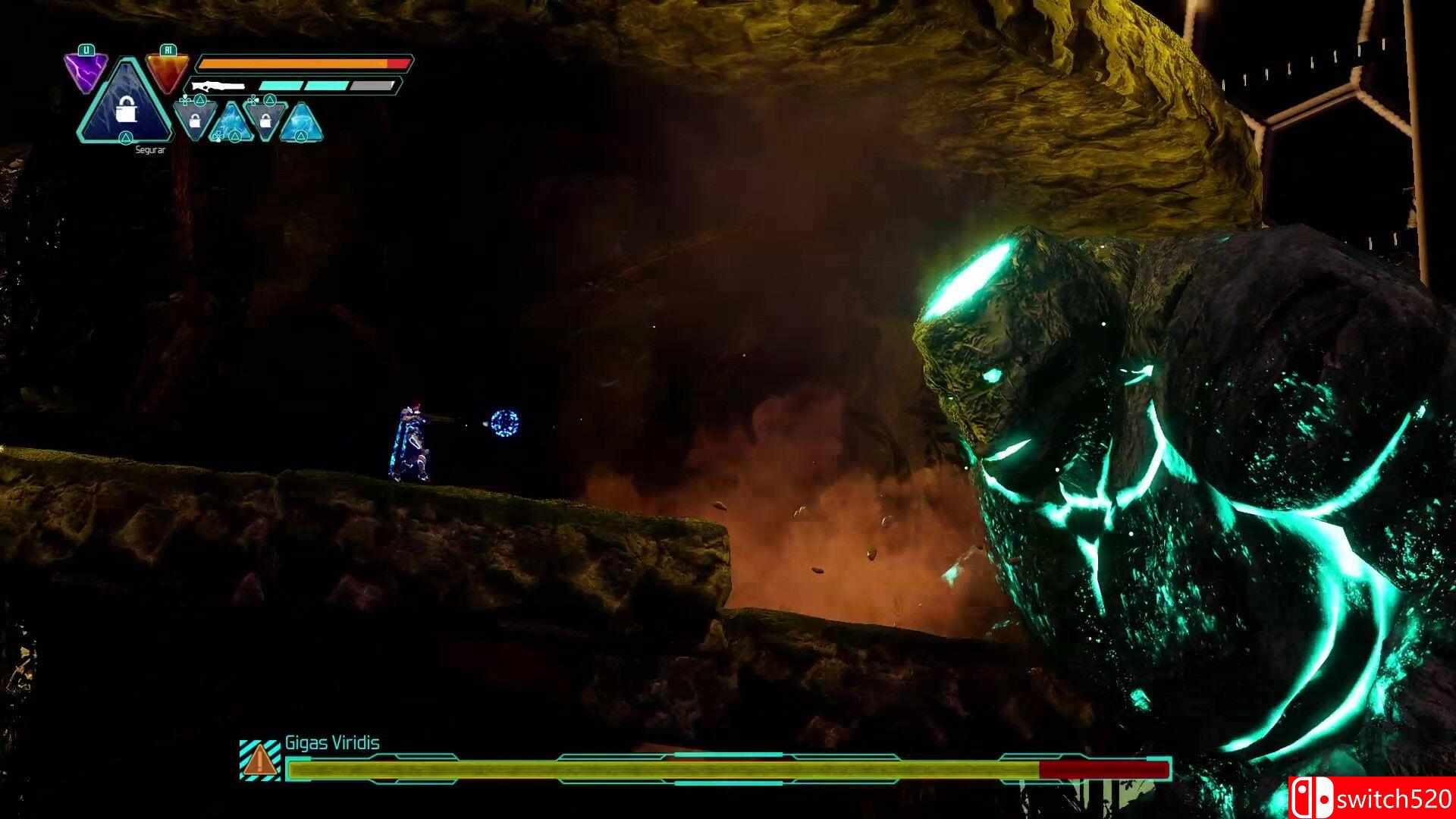This screenshot has width=1456, height=819.
Task: Click the first small padlocked ability slot
Action: pos(194,123)
